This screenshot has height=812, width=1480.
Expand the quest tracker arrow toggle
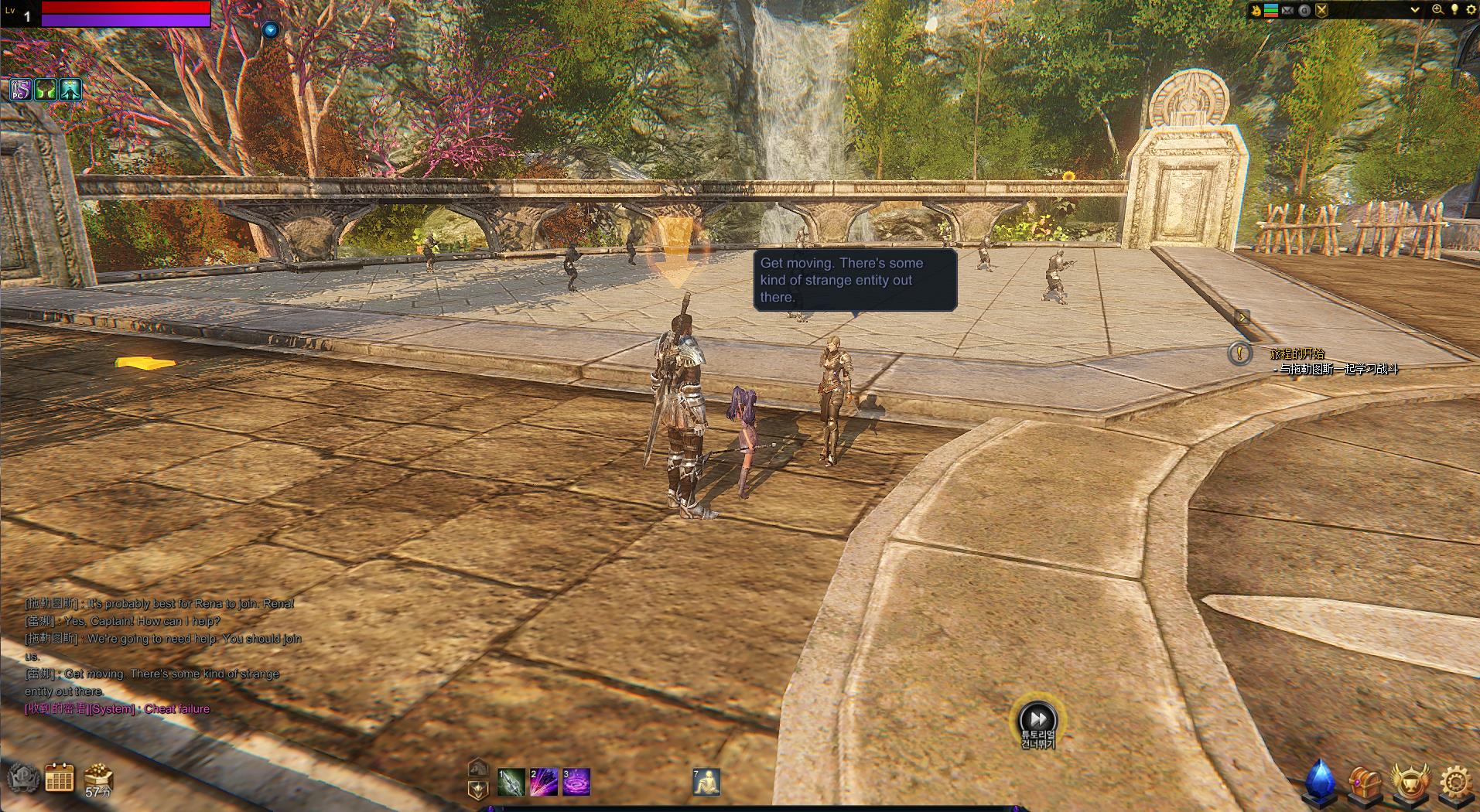coord(1242,317)
